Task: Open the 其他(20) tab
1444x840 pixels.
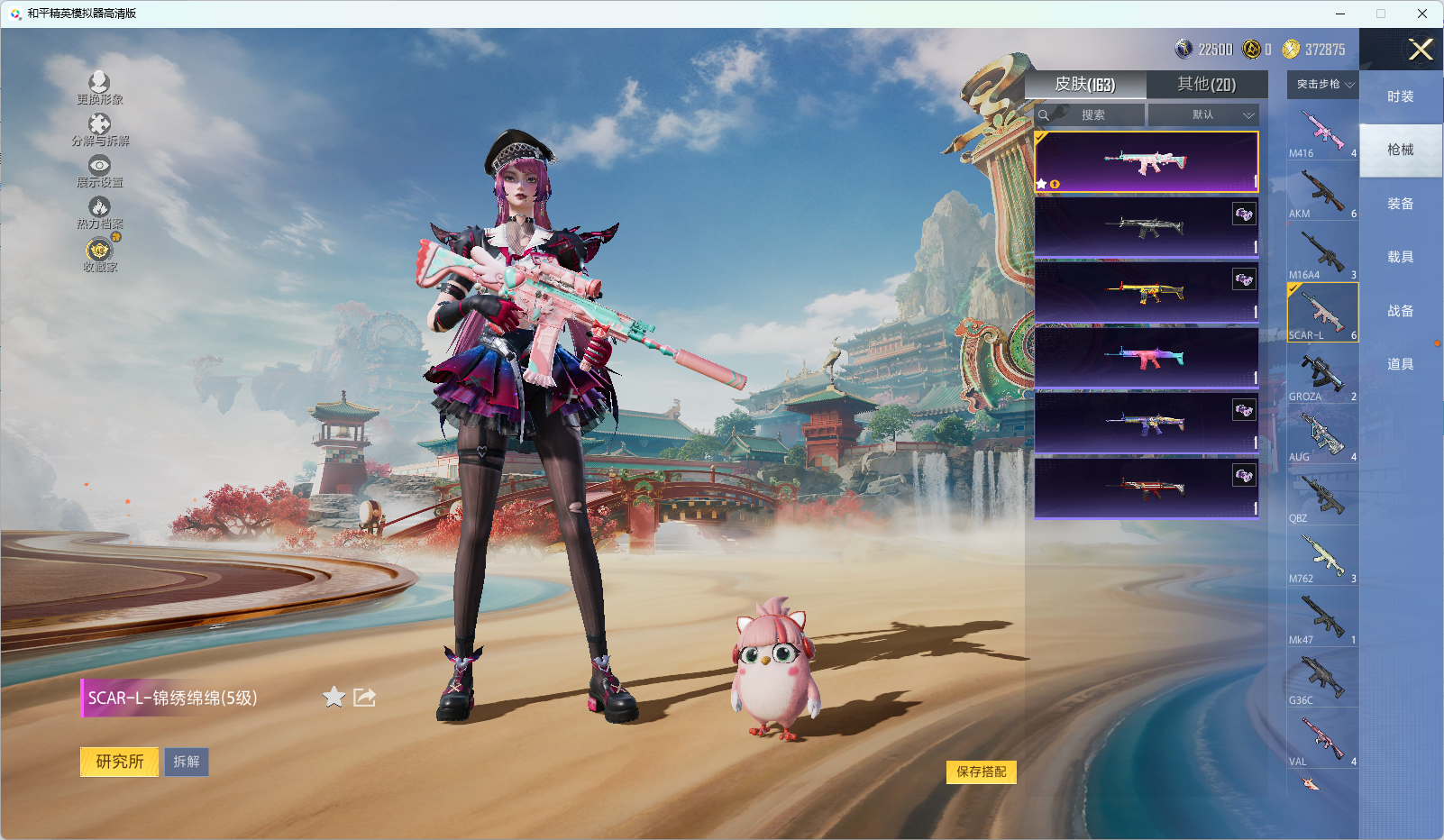Action: click(x=1206, y=85)
